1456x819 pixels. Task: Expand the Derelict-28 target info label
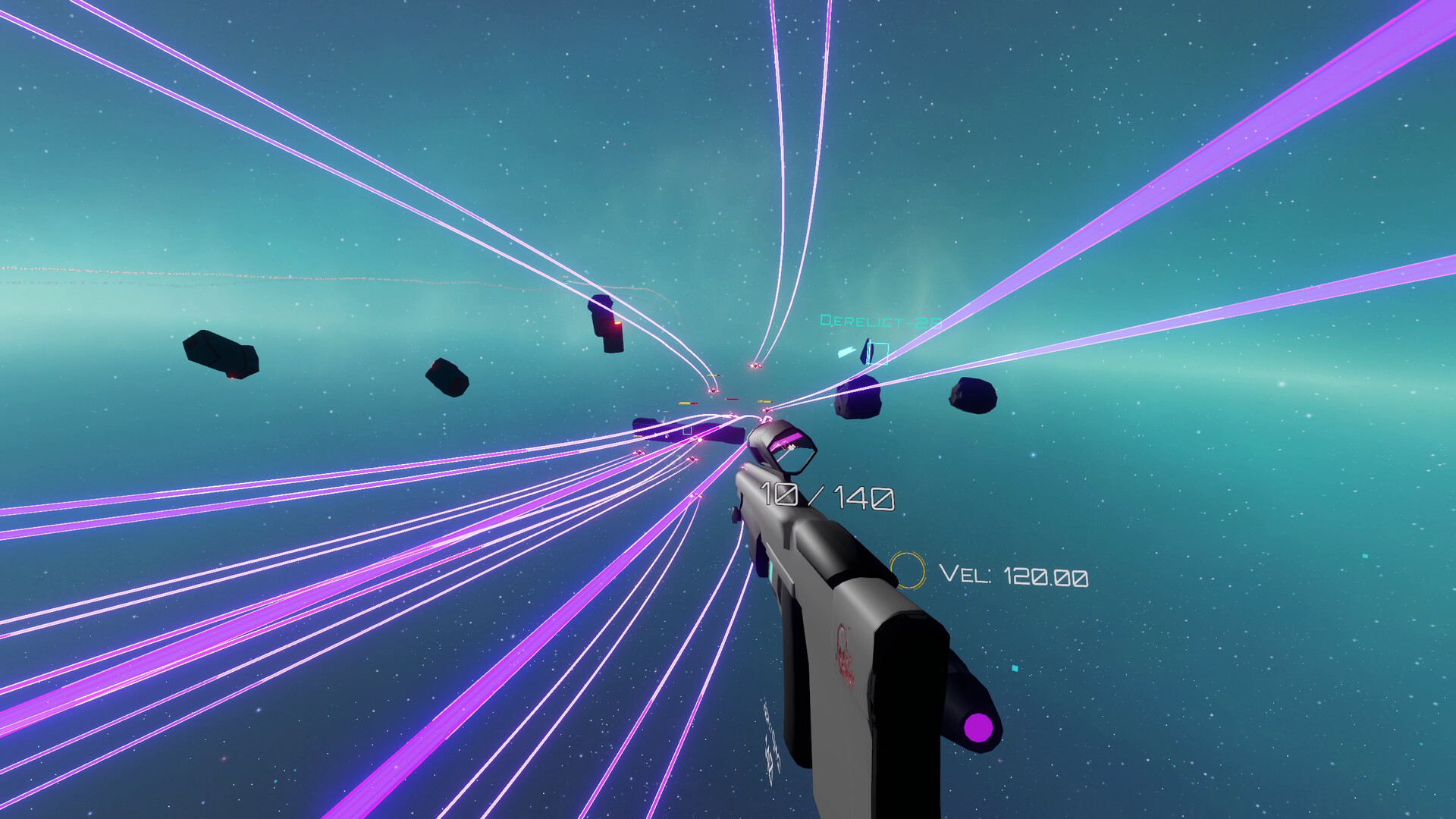[881, 321]
